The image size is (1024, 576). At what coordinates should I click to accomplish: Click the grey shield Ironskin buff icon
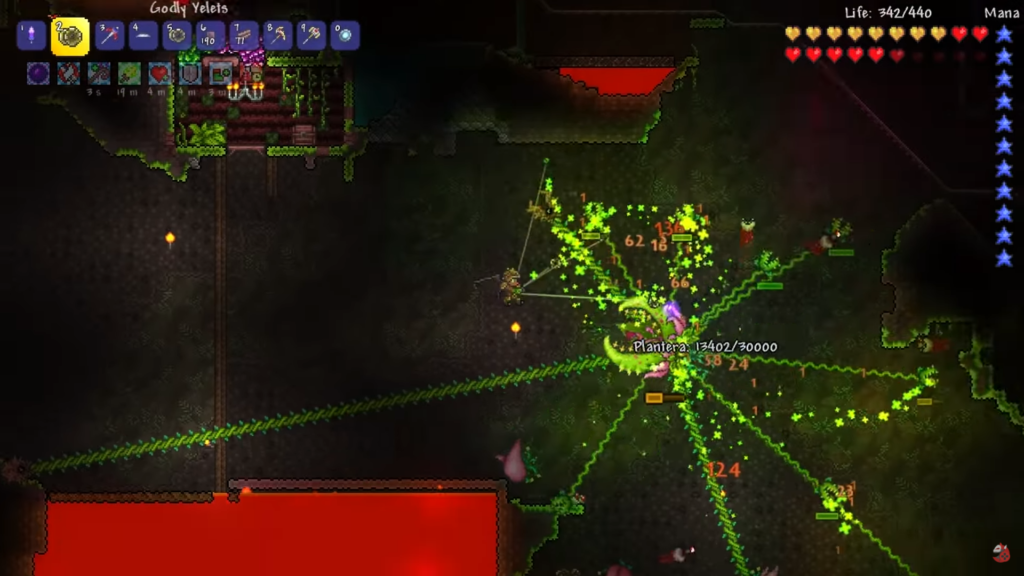[x=190, y=73]
